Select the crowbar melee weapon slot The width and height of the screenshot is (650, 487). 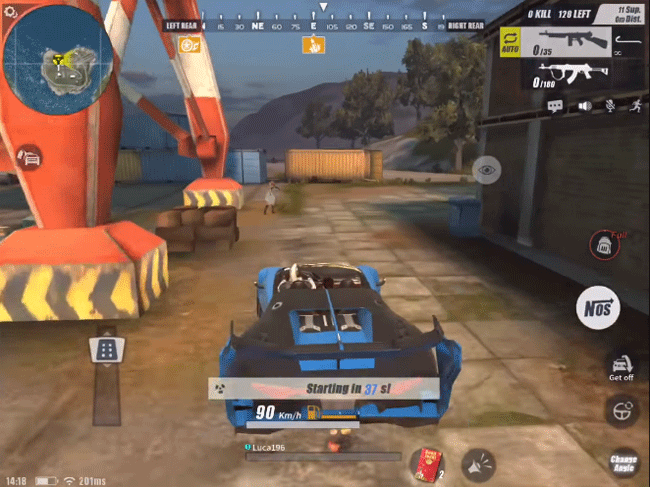pyautogui.click(x=629, y=42)
